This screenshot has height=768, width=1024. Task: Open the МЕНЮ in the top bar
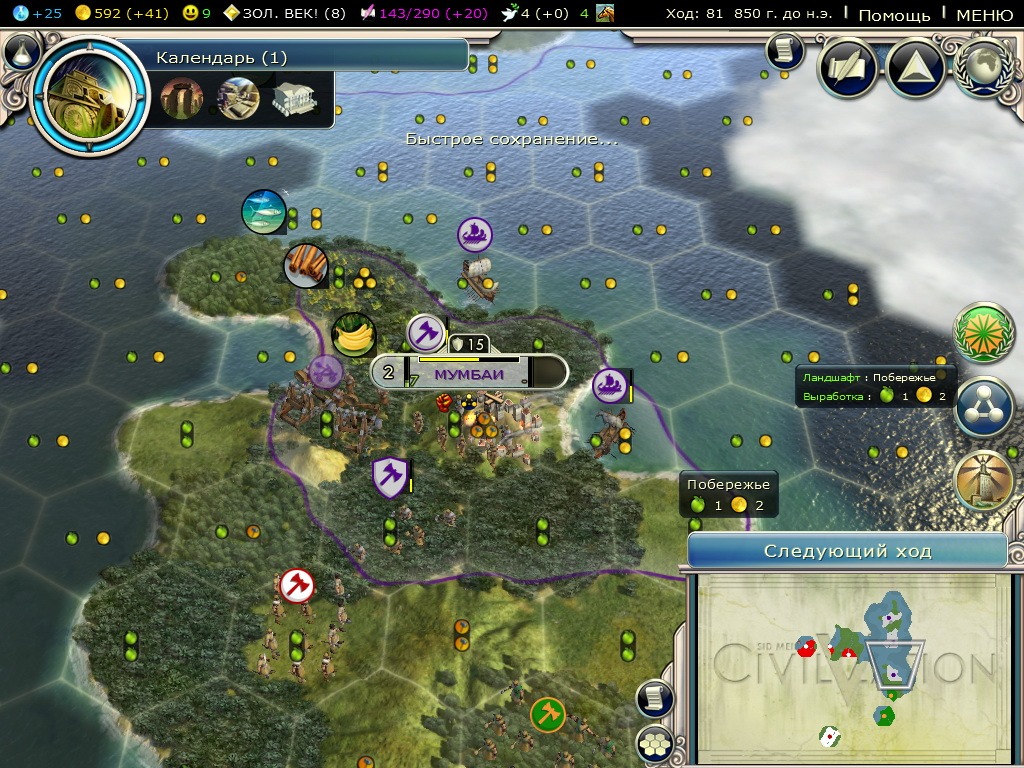point(984,15)
